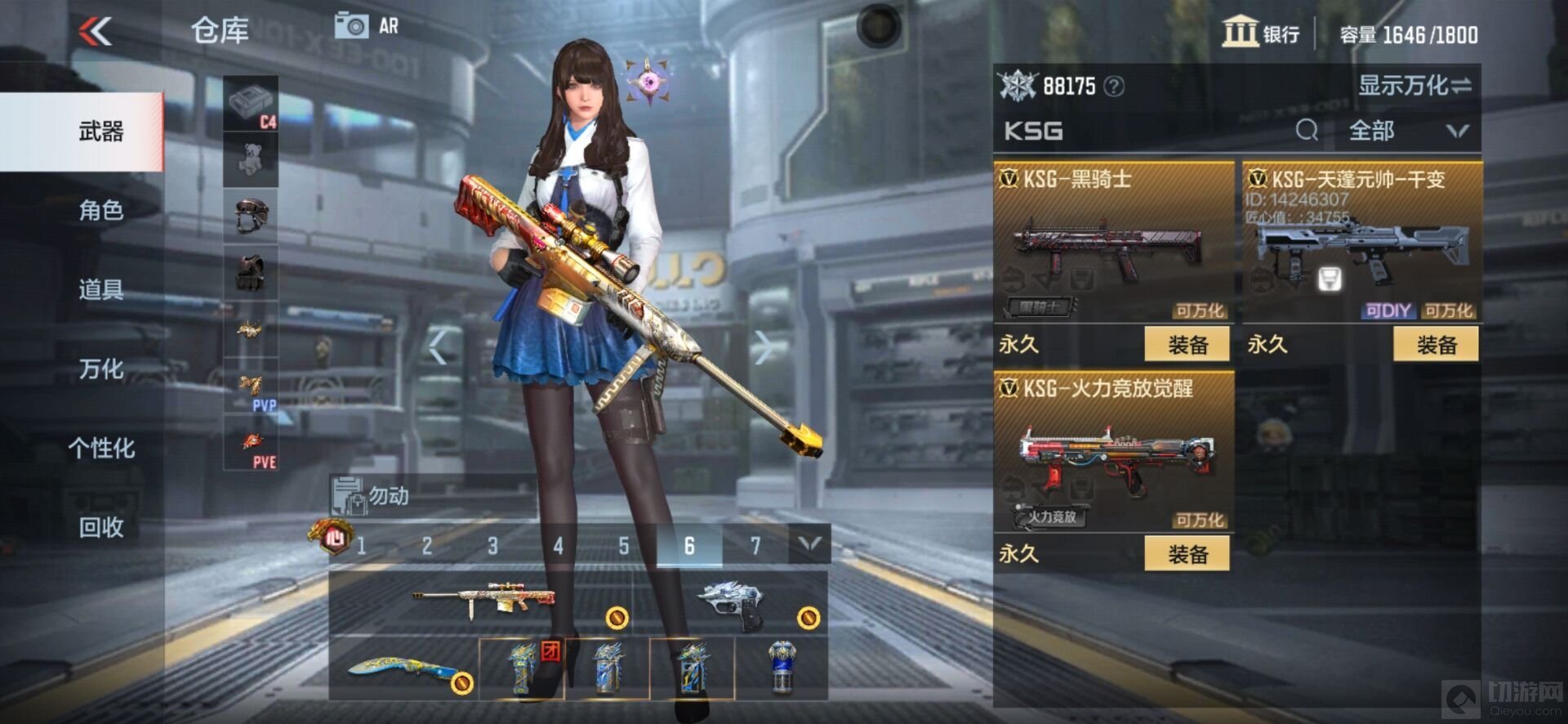Open the 角色 character tab
The height and width of the screenshot is (724, 1568).
[100, 211]
